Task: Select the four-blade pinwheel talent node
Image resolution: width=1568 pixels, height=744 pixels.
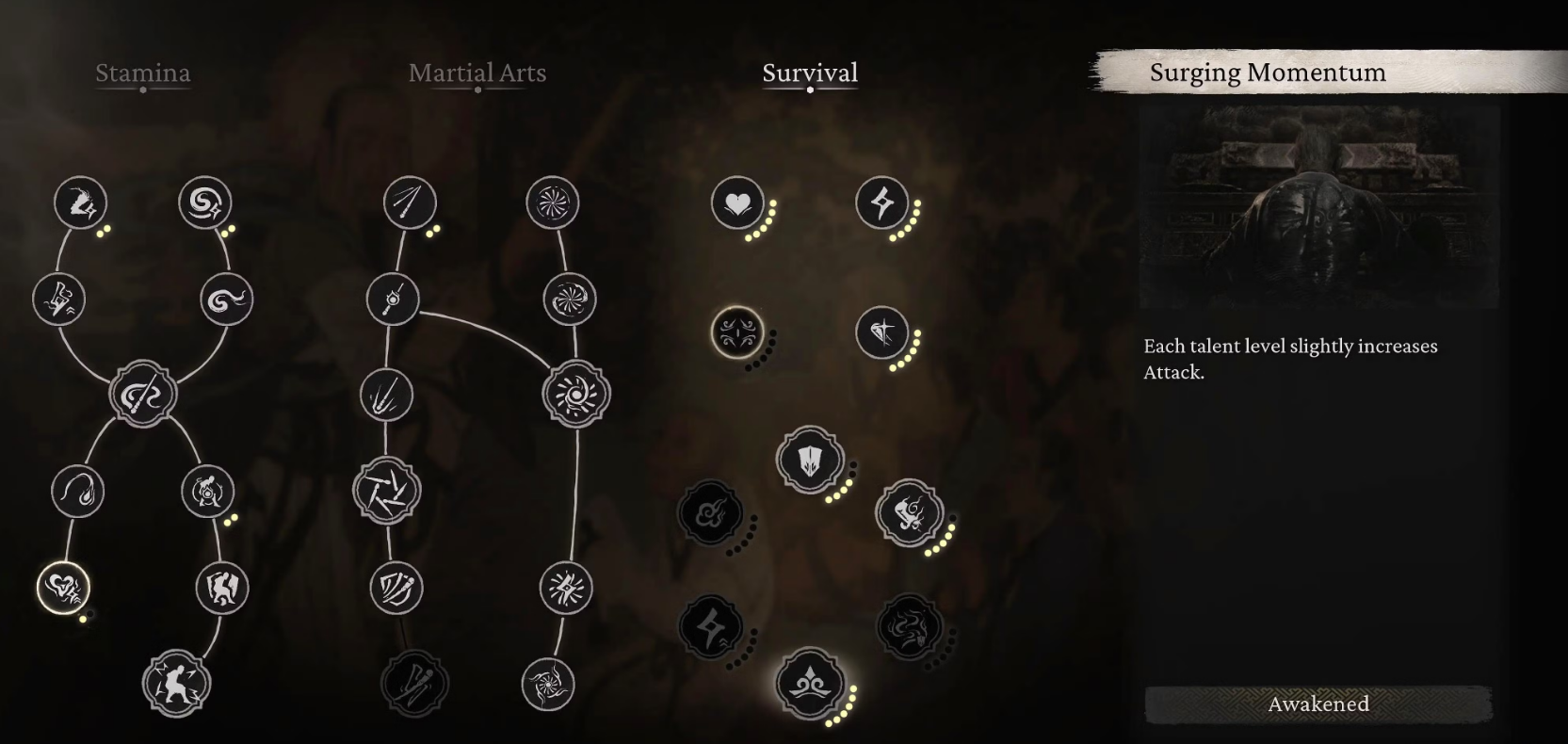Action: [x=387, y=491]
